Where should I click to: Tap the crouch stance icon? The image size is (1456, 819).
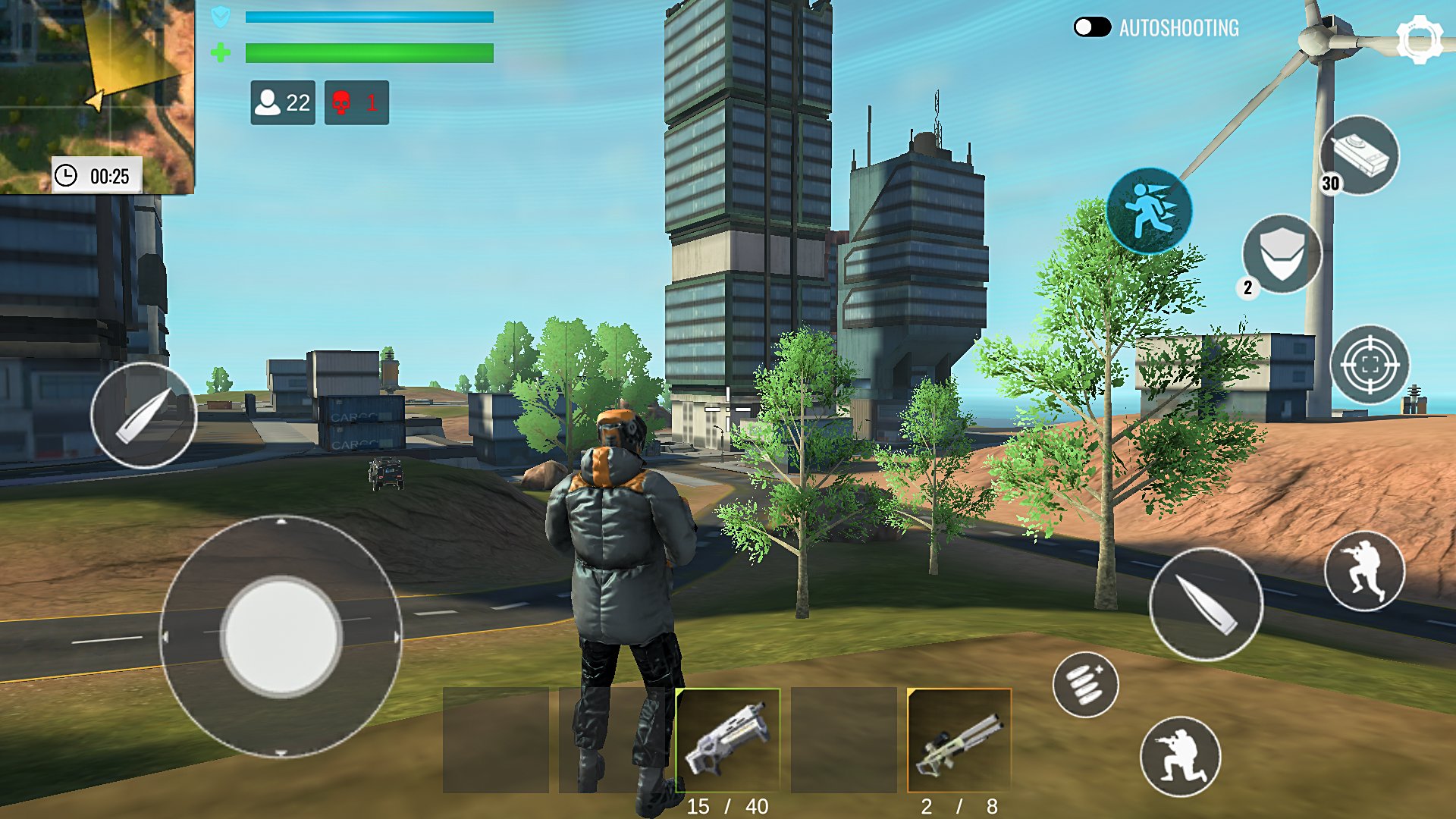(x=1365, y=569)
